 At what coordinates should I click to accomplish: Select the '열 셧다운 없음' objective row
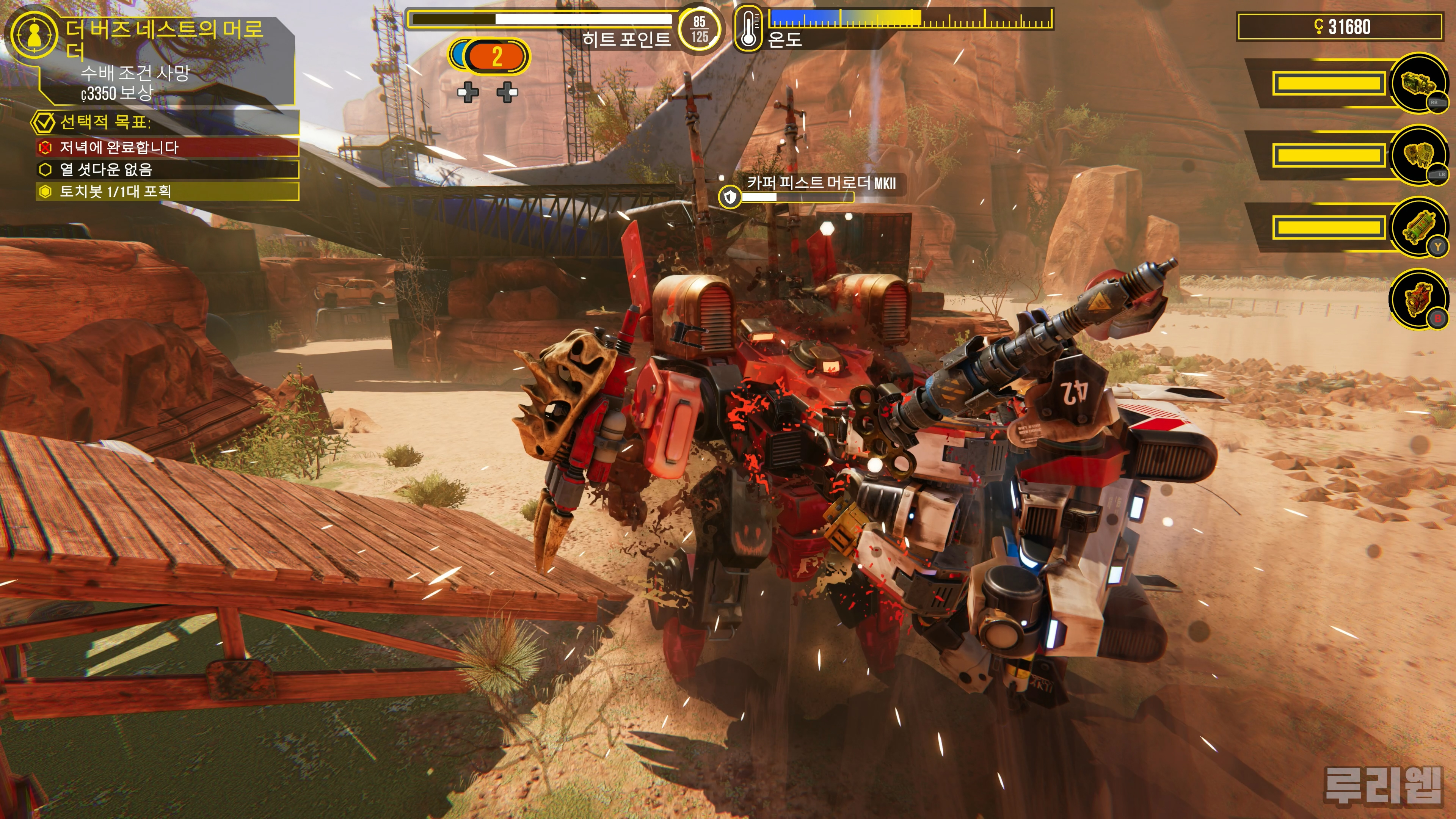(167, 169)
